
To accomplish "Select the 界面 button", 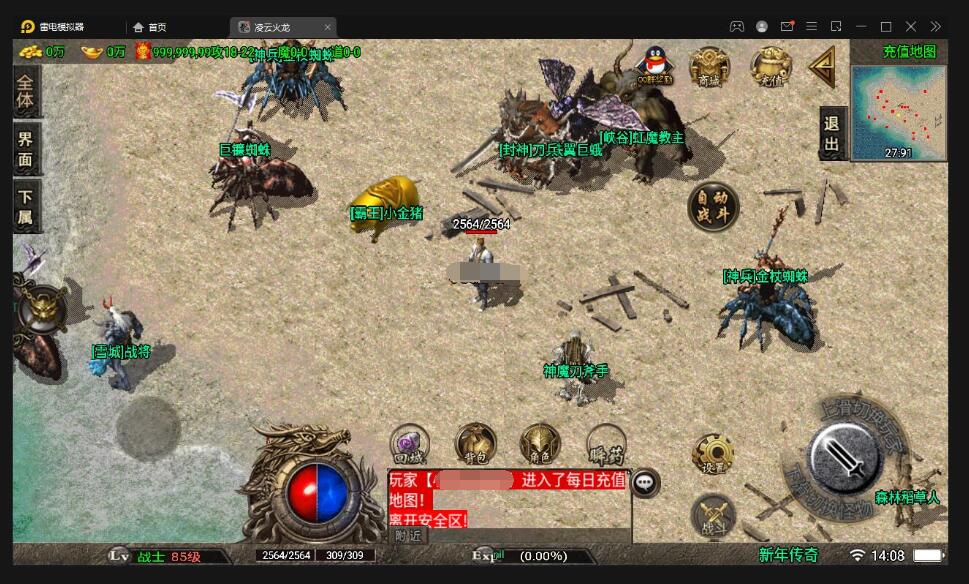I will click(25, 151).
